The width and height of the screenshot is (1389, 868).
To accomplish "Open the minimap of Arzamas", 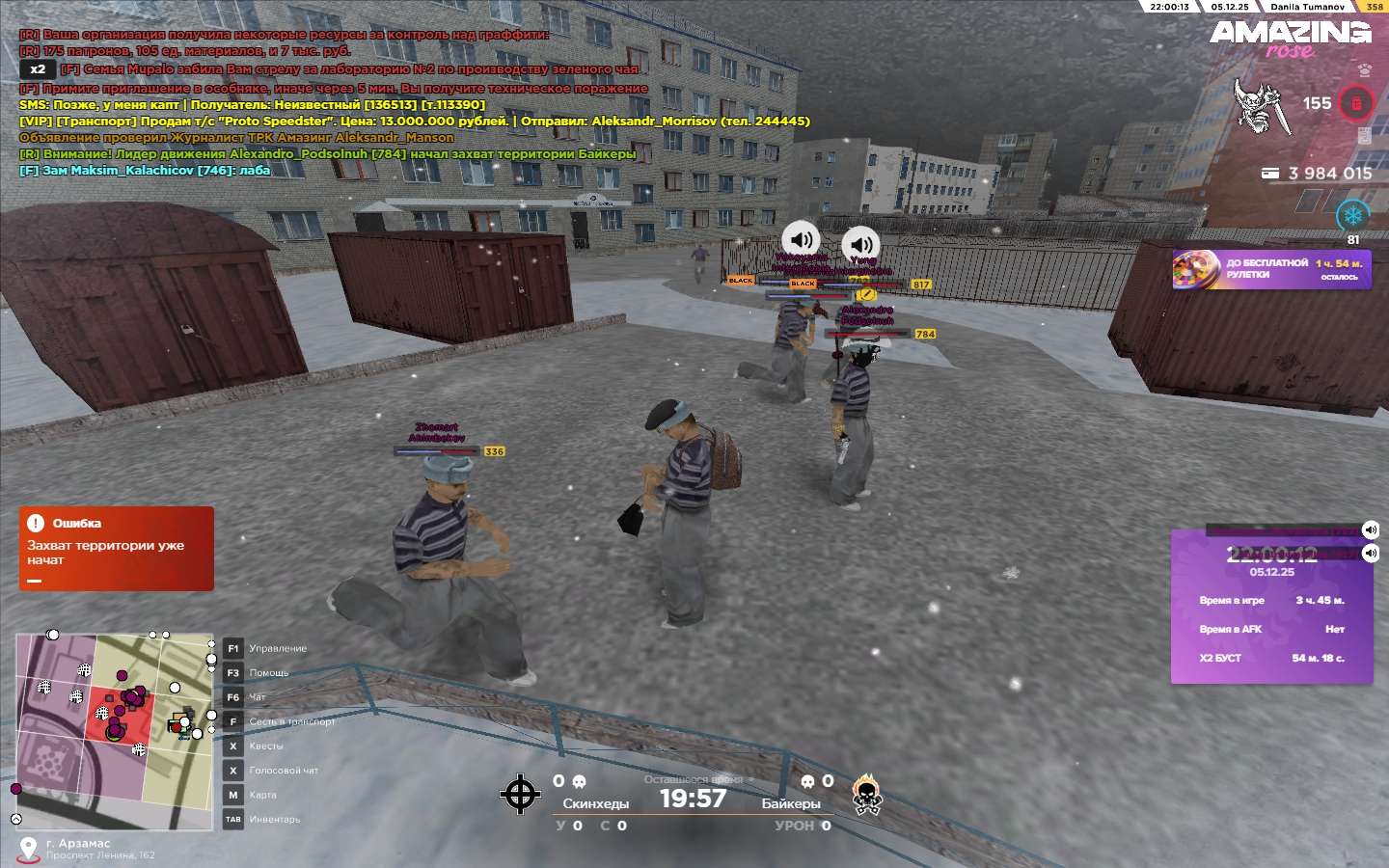I will (114, 730).
